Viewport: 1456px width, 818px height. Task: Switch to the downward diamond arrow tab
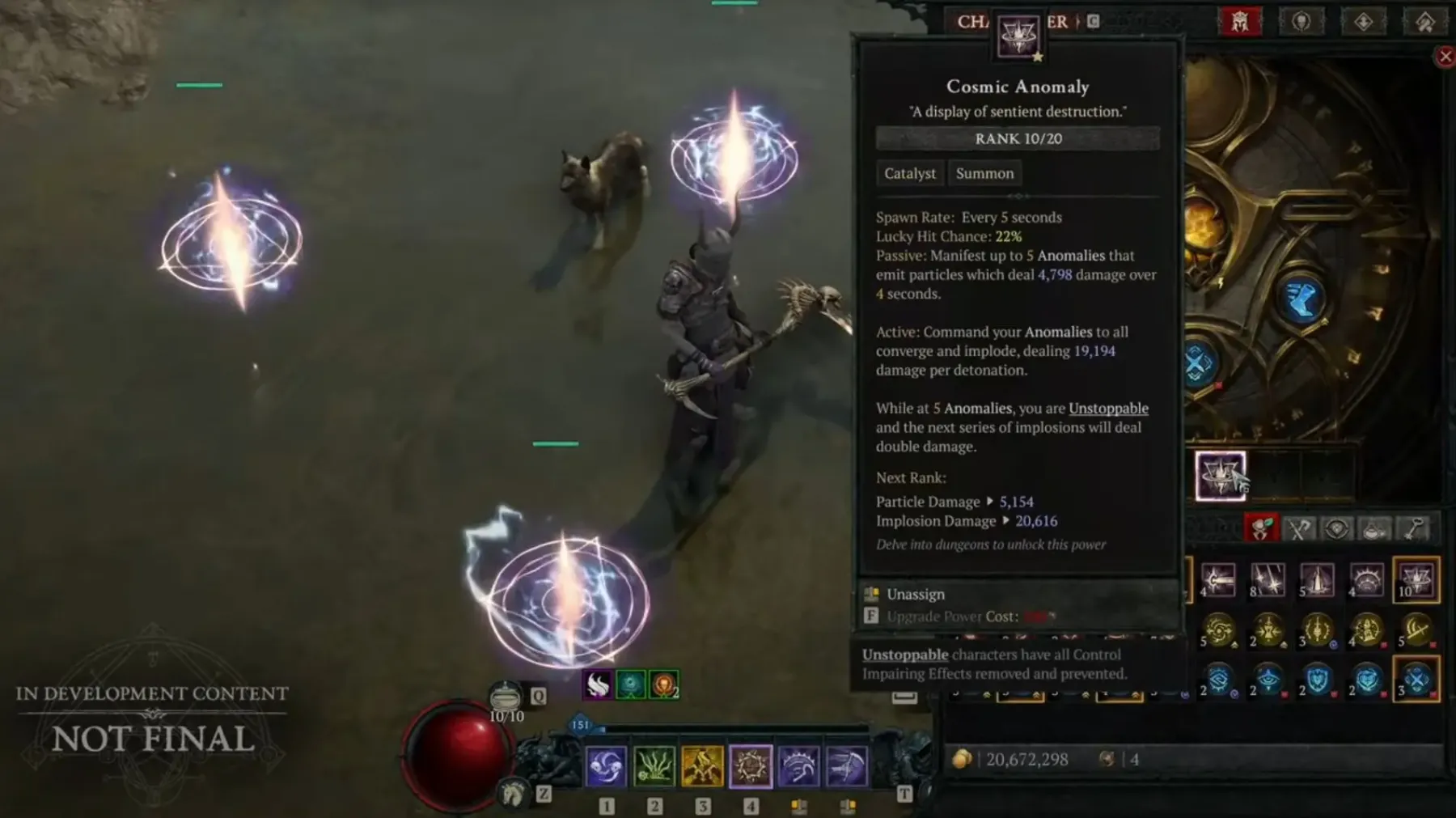1363,22
